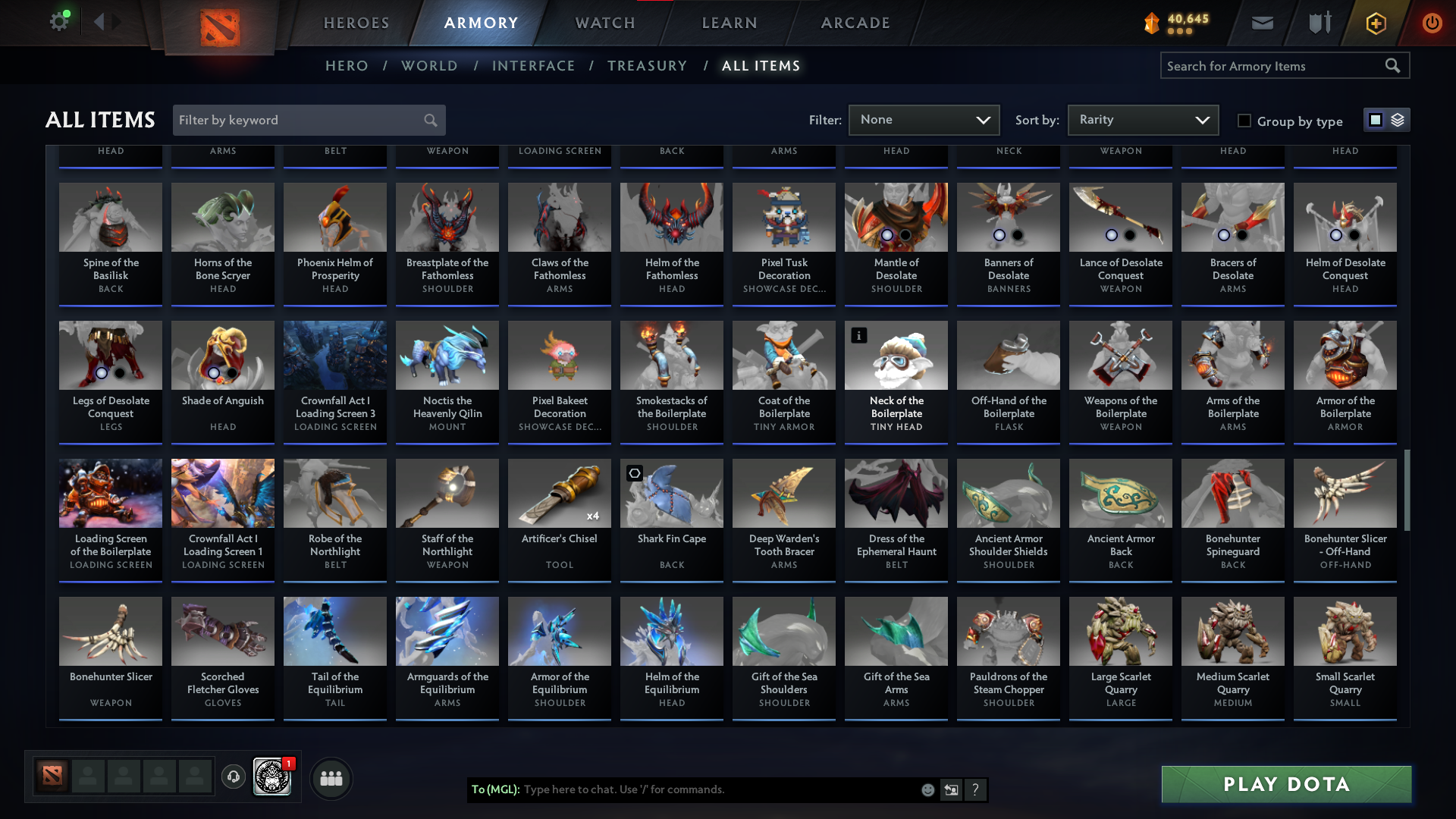Click the question mark help button in chat bar
1456x819 pixels.
976,789
